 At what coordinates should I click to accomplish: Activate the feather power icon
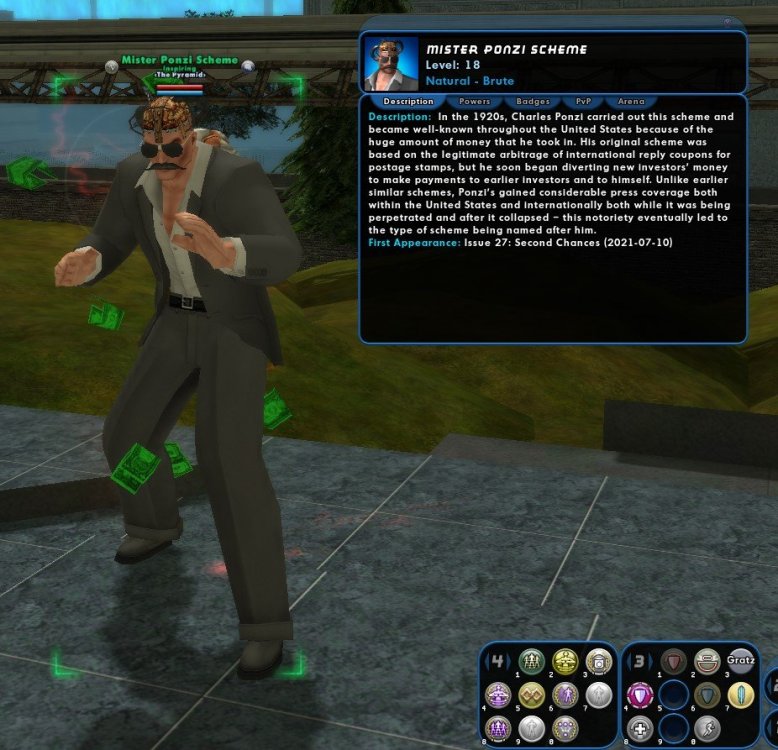tap(741, 695)
